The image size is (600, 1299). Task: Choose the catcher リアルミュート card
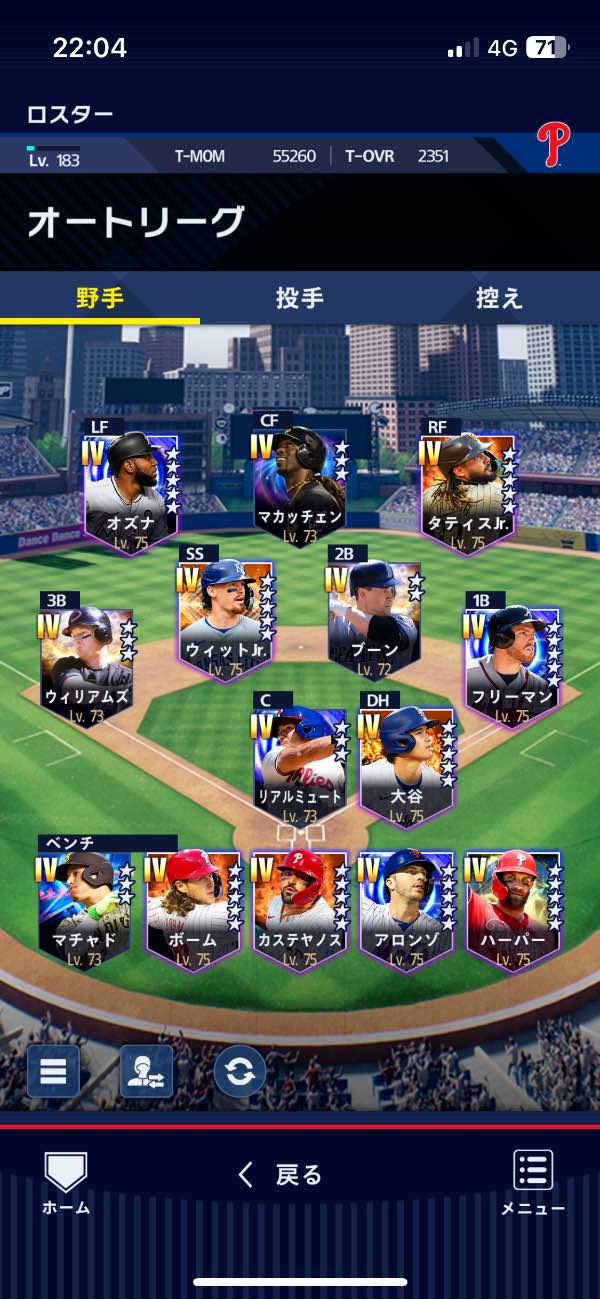pos(300,767)
